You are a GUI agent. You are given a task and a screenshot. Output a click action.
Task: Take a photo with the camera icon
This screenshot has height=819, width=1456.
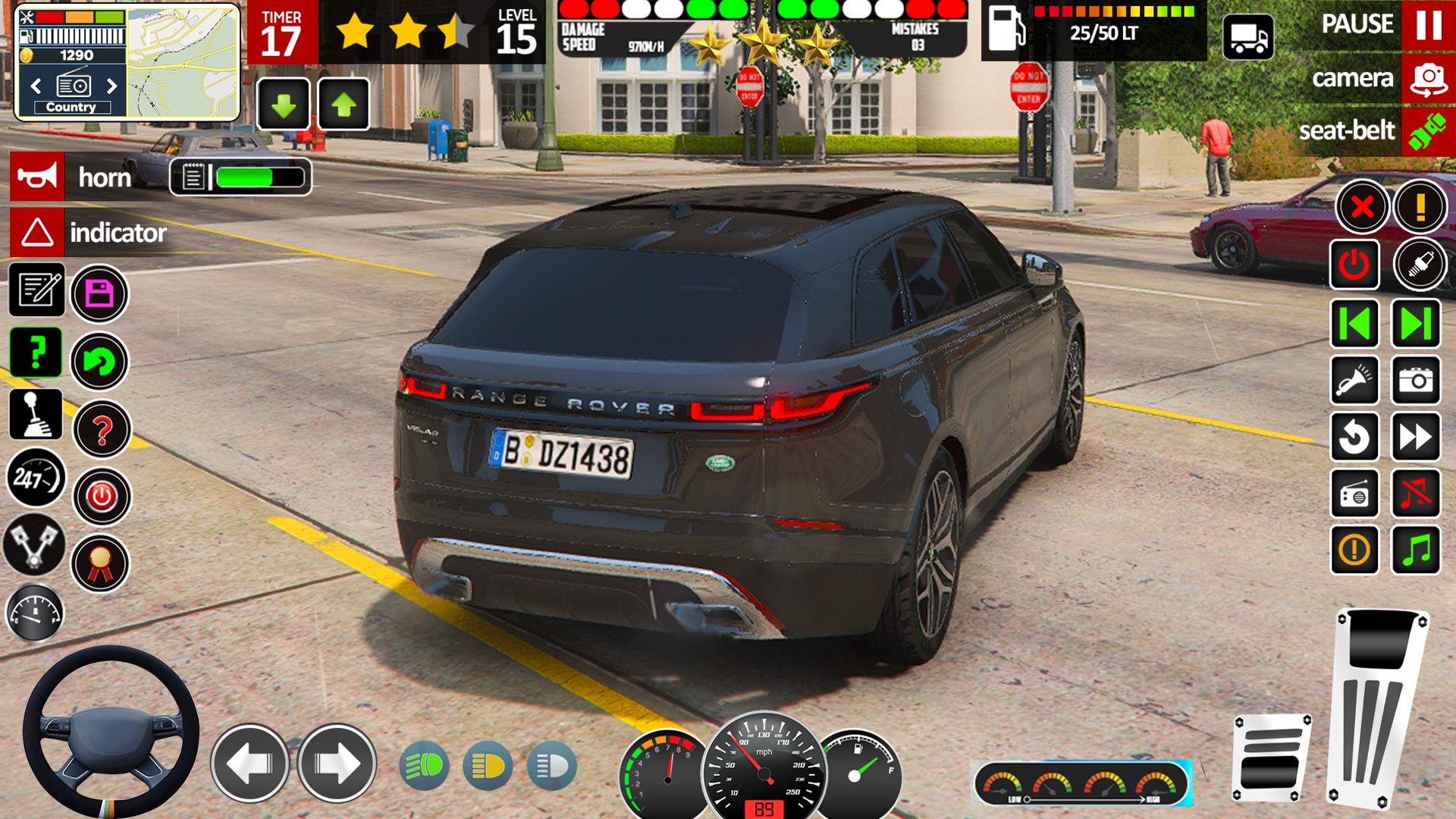click(x=1415, y=380)
